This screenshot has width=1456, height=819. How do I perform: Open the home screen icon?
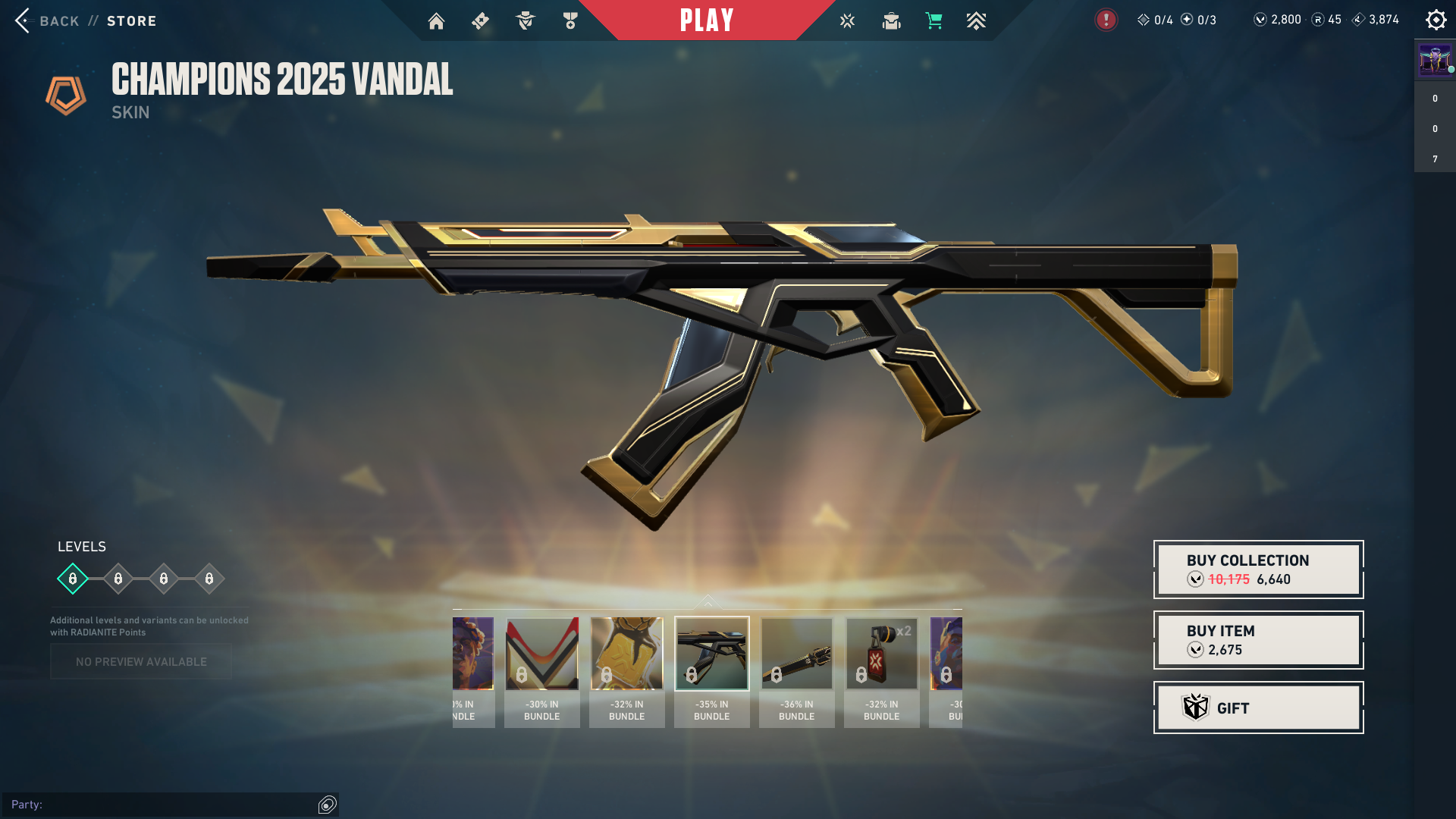tap(436, 21)
